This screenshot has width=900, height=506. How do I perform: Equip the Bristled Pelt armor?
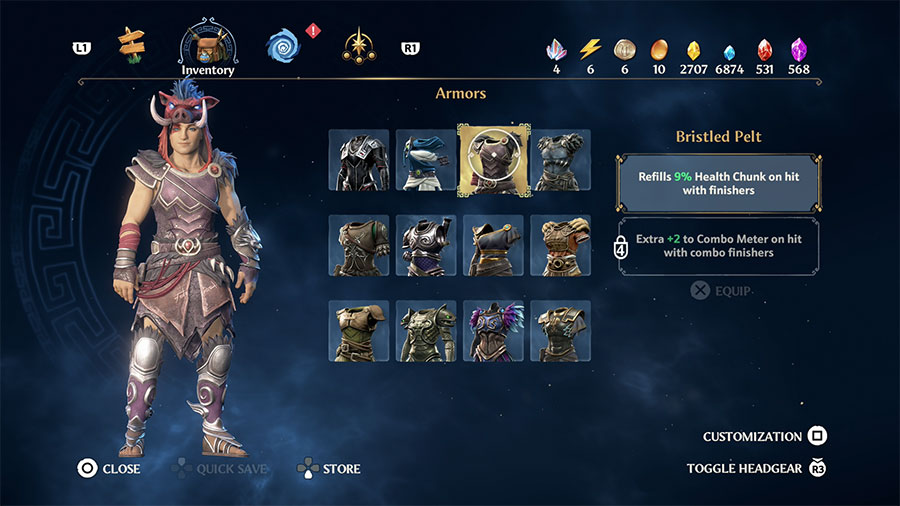coord(720,291)
